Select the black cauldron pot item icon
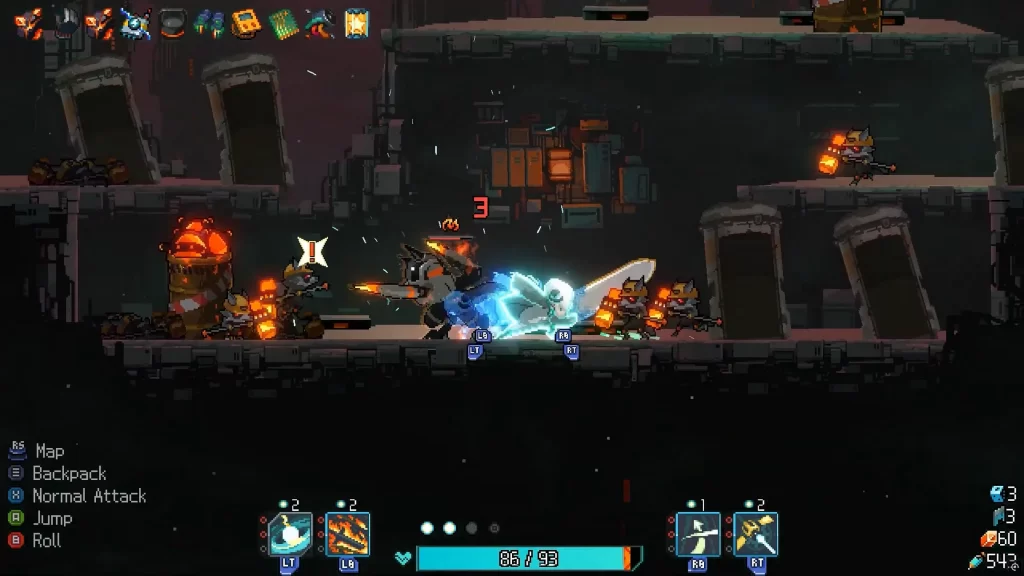Viewport: 1024px width, 576px height. pos(173,22)
